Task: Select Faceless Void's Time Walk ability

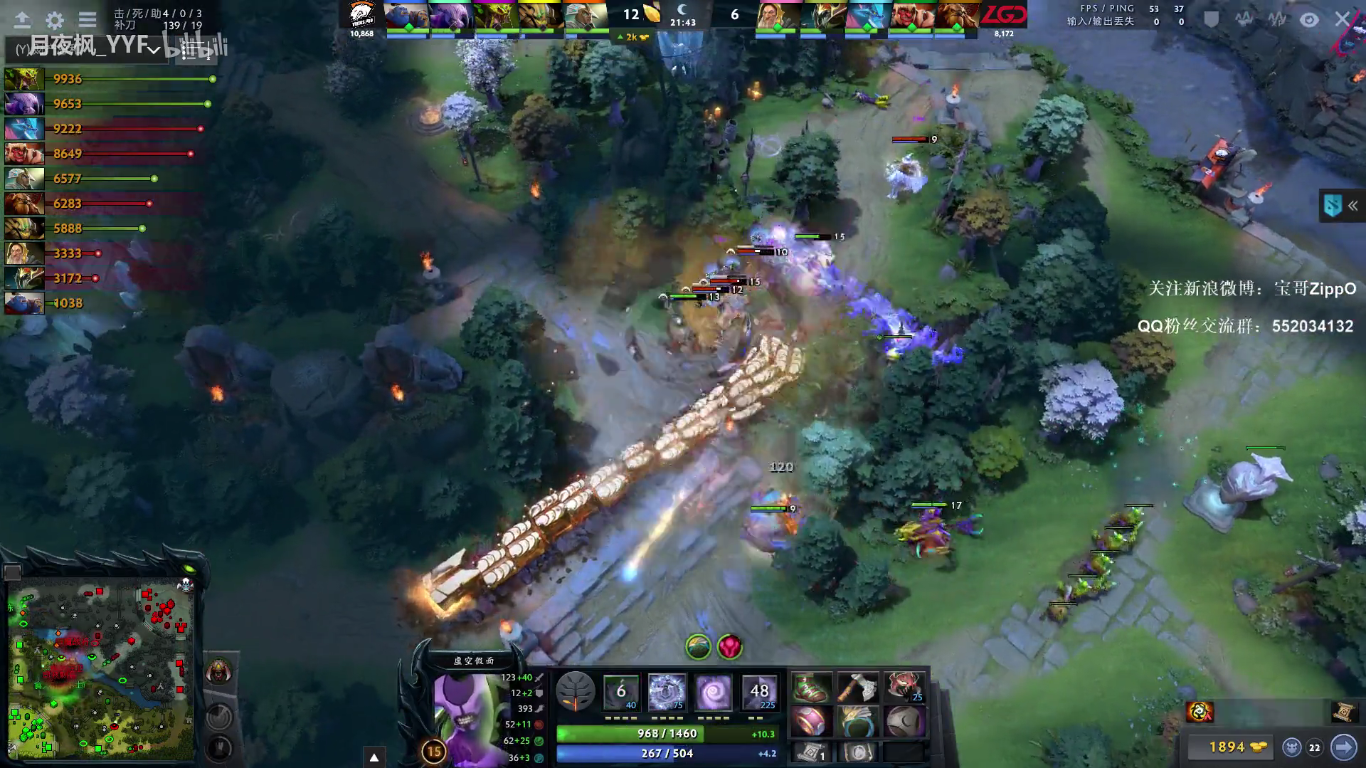Action: (x=620, y=691)
